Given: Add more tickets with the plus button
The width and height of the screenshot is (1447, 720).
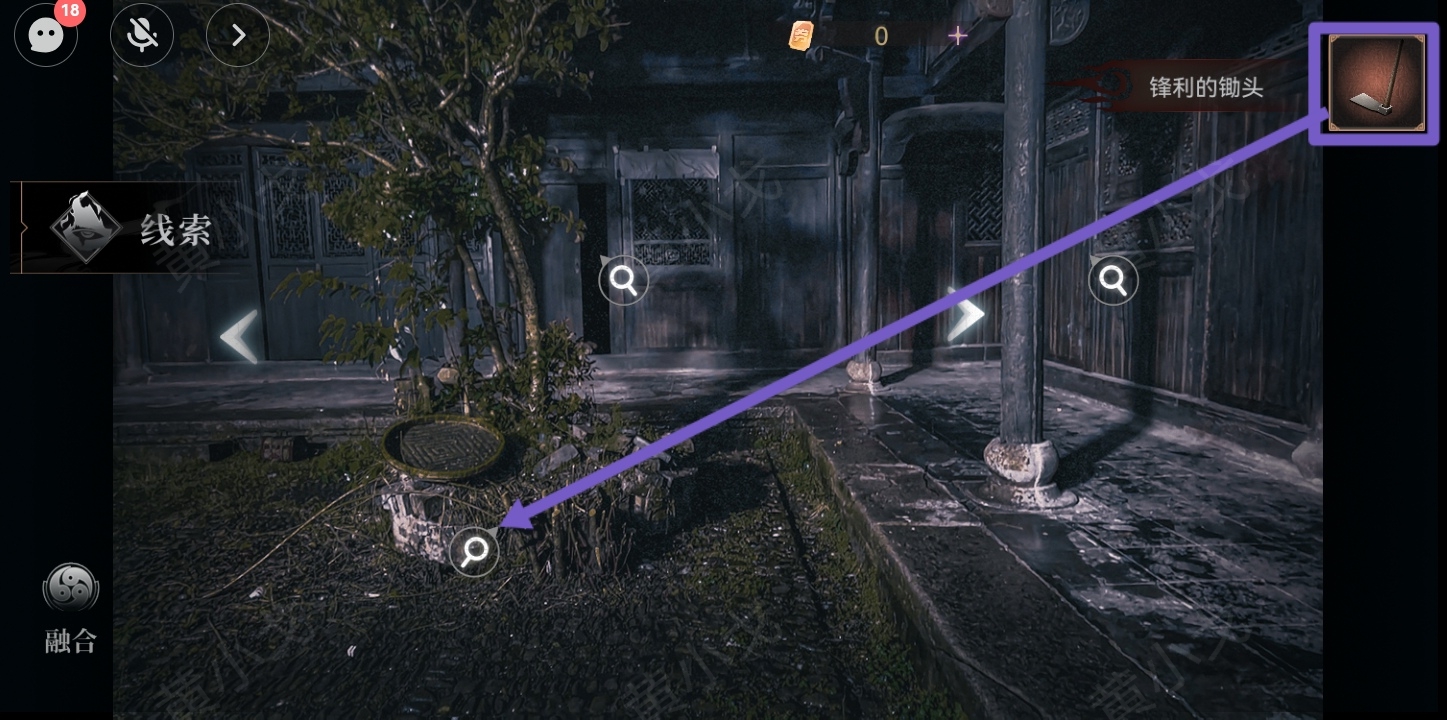Looking at the screenshot, I should [958, 36].
